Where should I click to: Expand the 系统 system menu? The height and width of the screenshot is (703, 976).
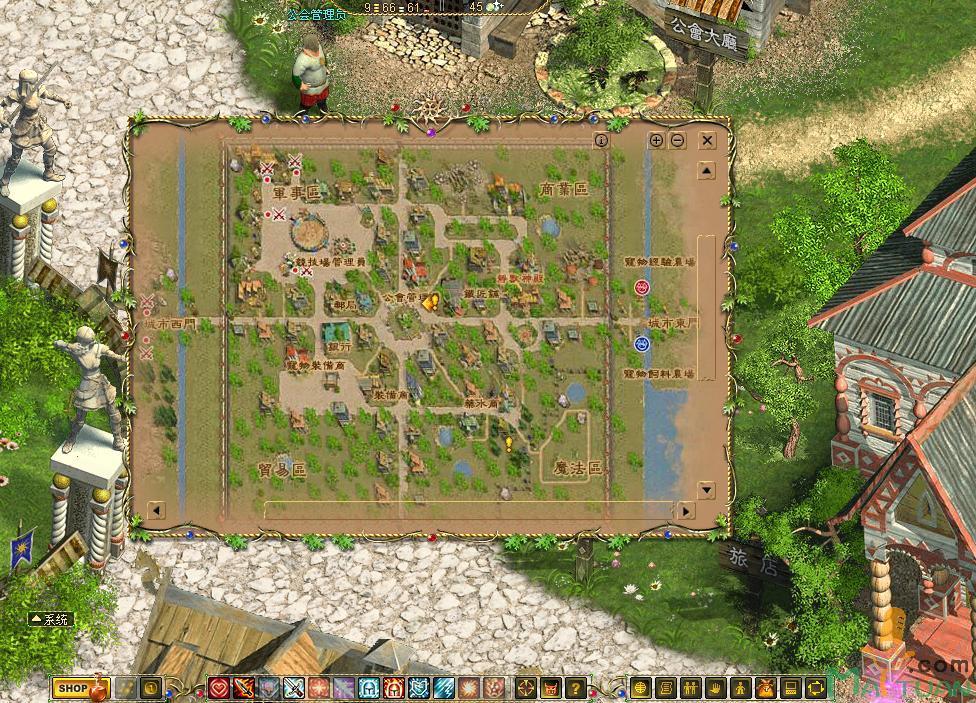coord(51,619)
